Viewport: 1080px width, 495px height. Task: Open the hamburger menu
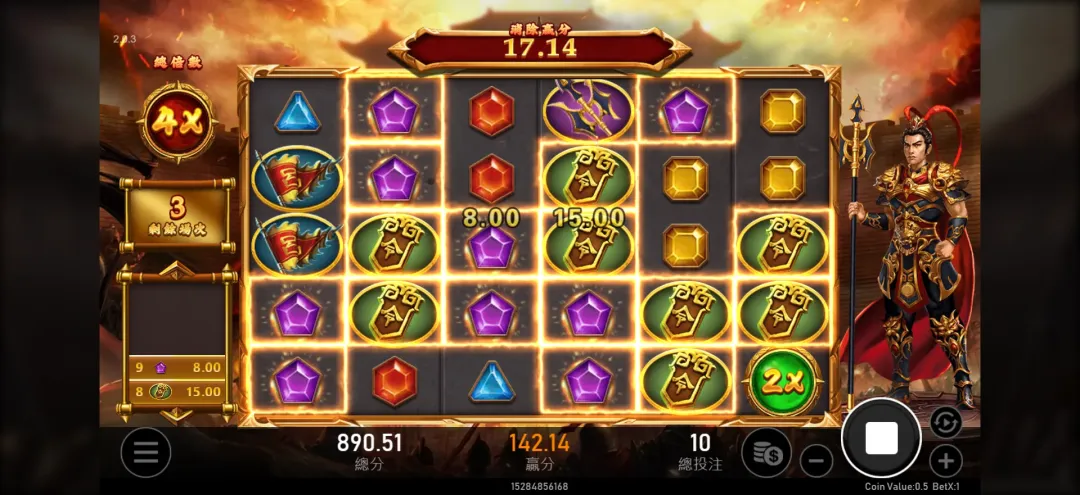coord(146,452)
